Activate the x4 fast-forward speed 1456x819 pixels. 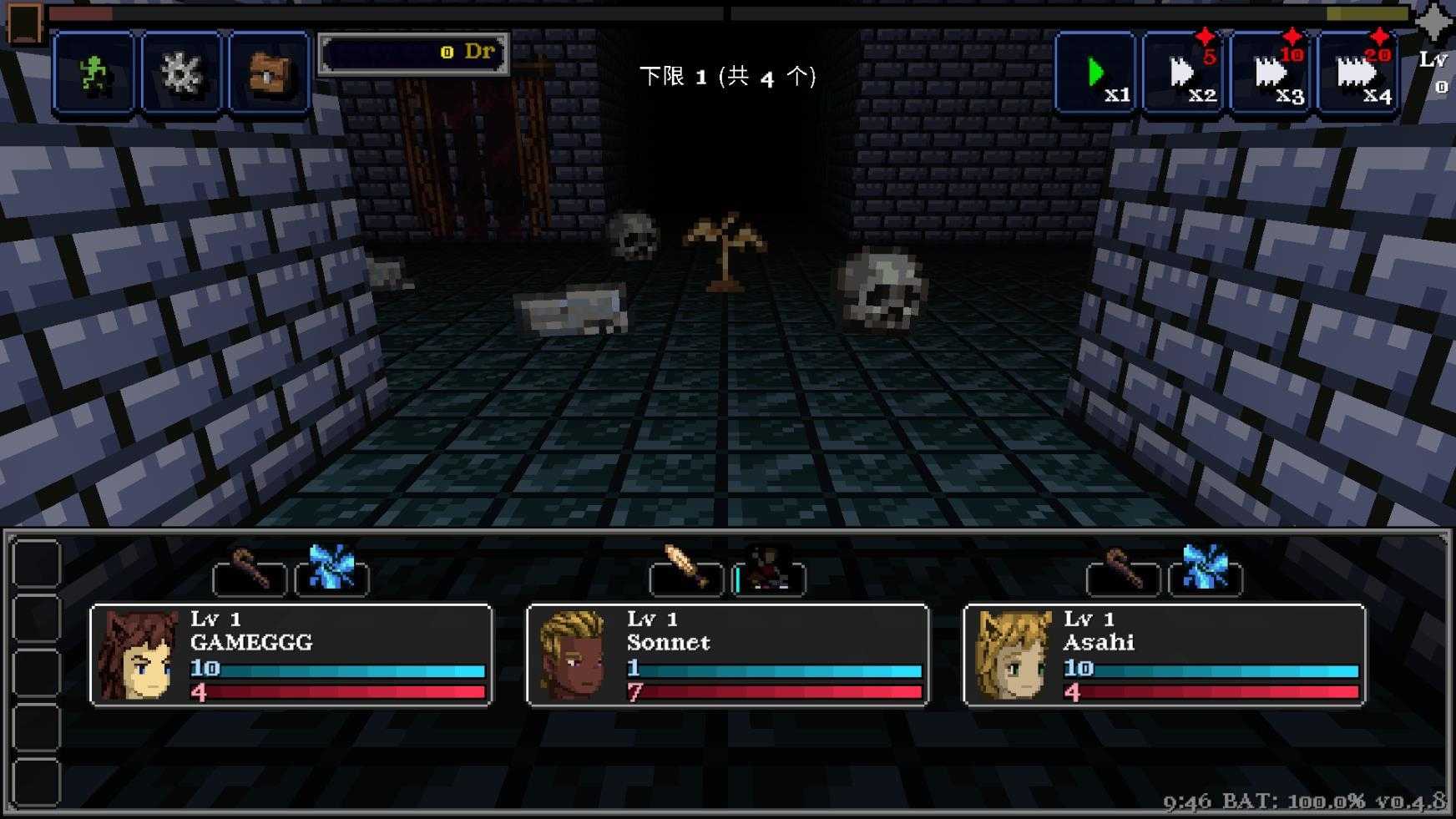tap(1358, 73)
